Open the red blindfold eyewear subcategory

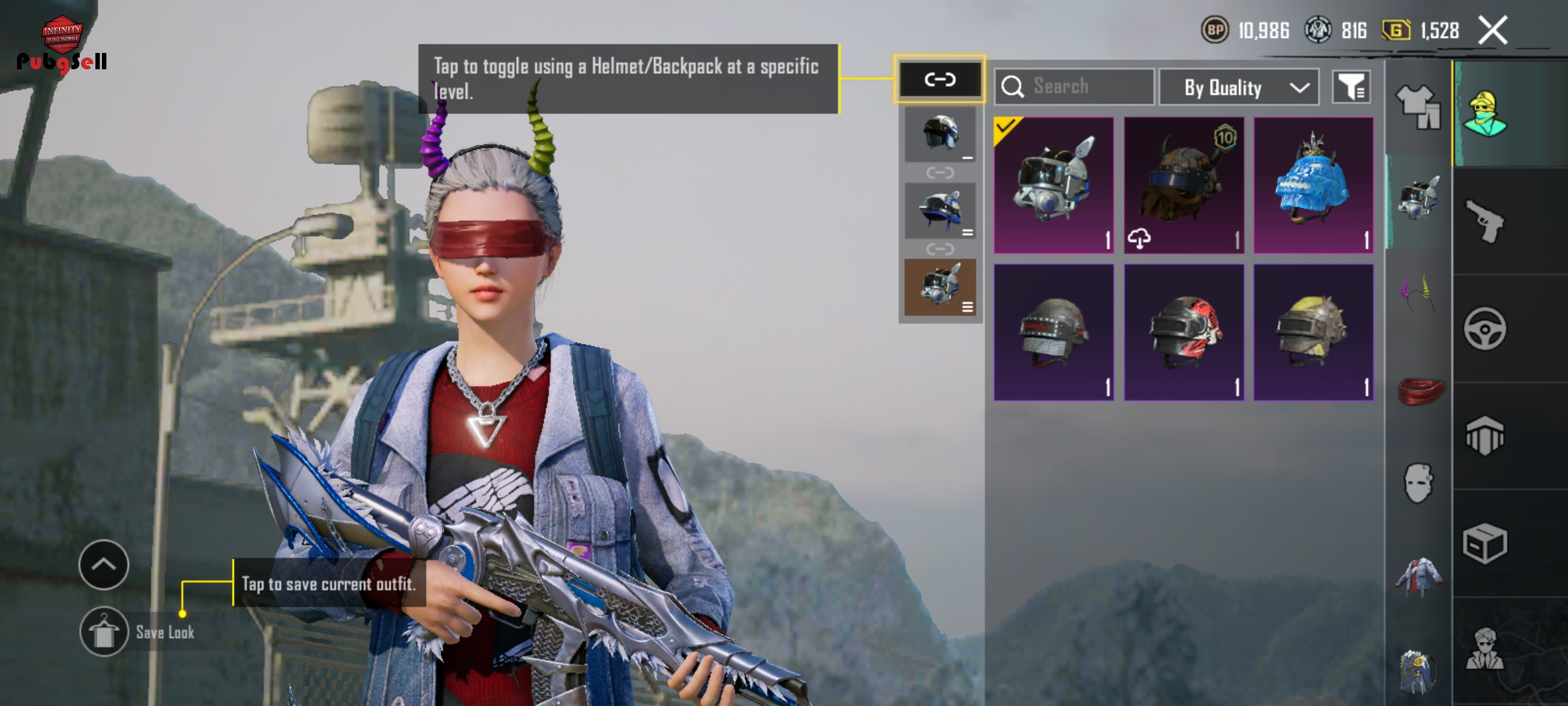point(1419,391)
